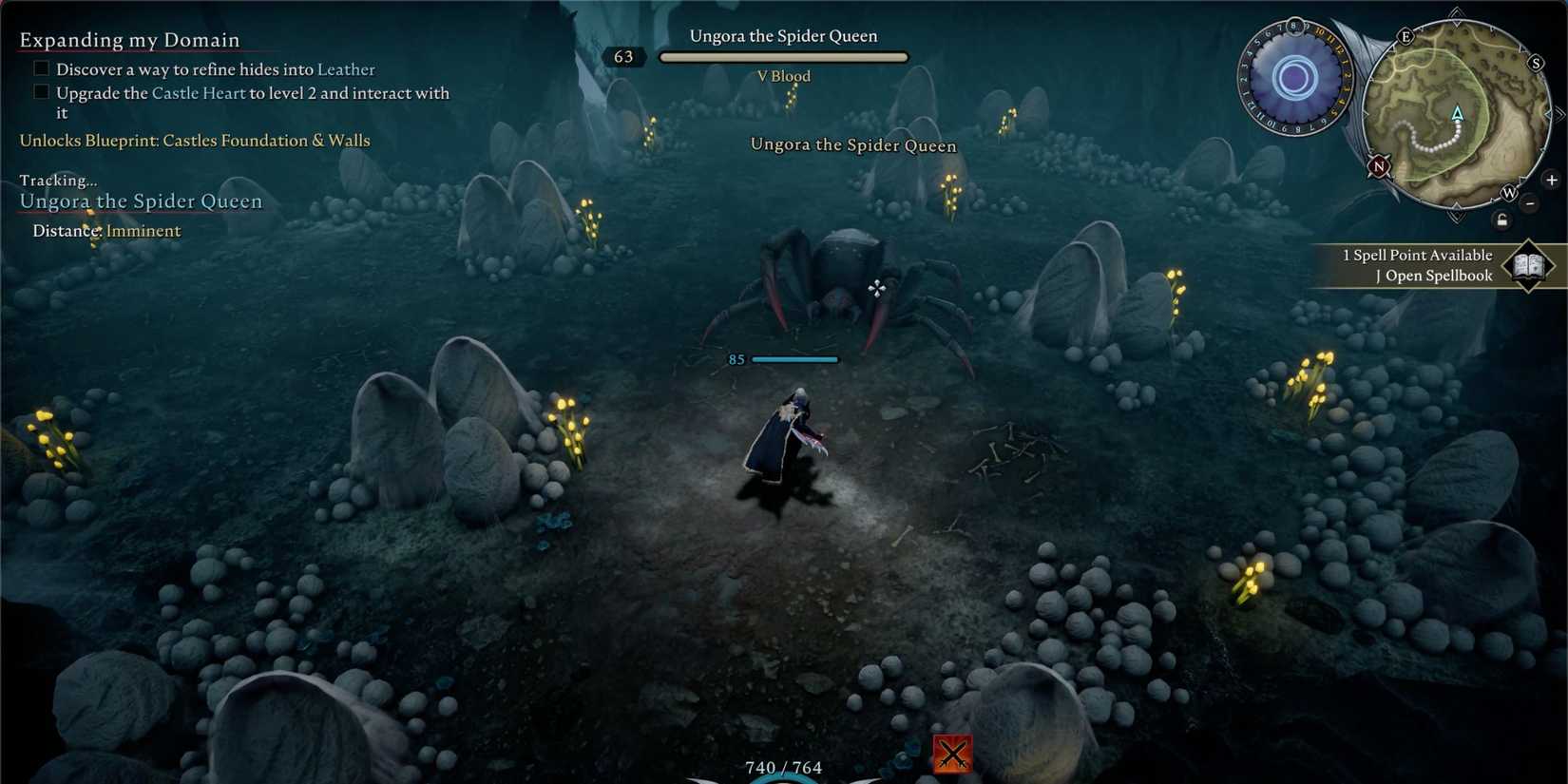Click the W compass marker on the minimap
The height and width of the screenshot is (784, 1568).
[1510, 194]
